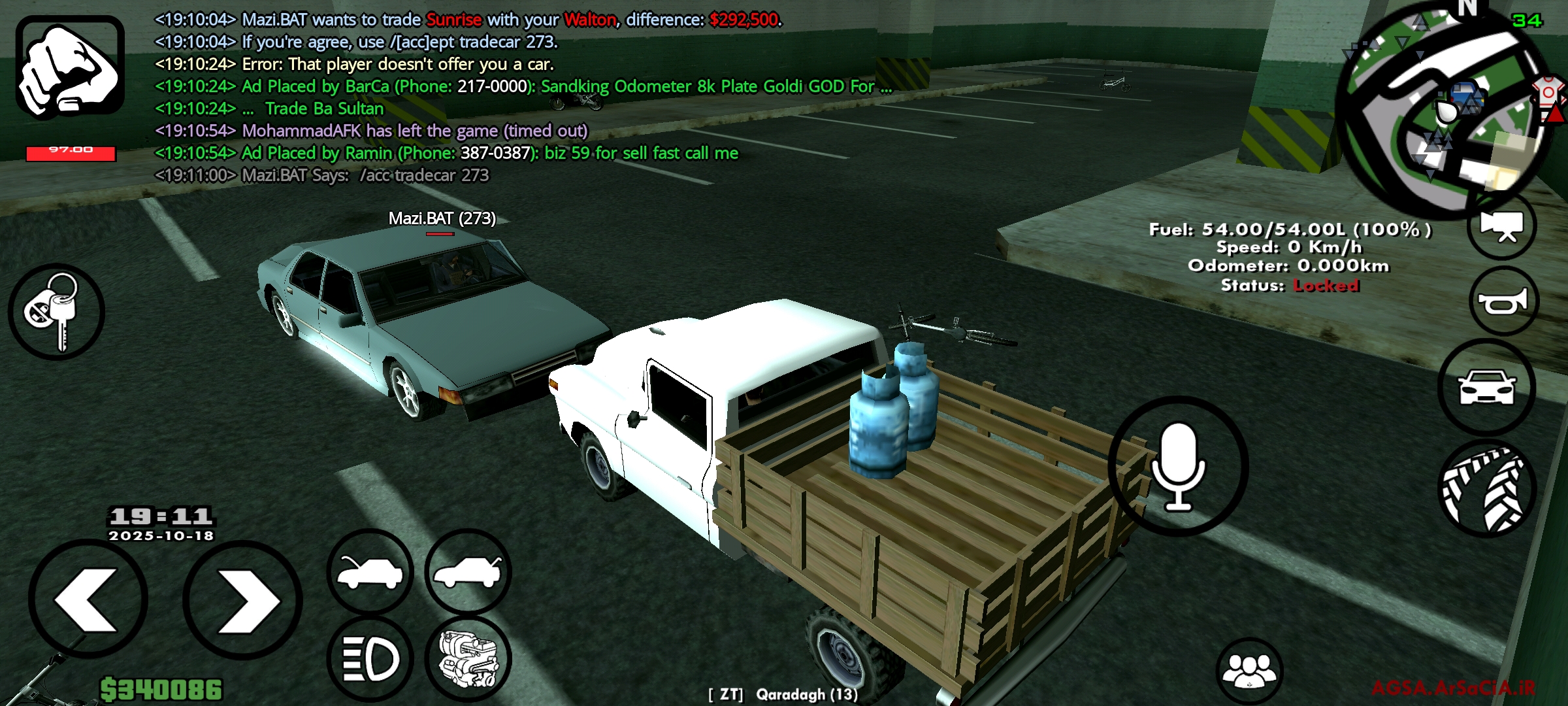Open the car hood
The height and width of the screenshot is (706, 1568).
point(370,572)
